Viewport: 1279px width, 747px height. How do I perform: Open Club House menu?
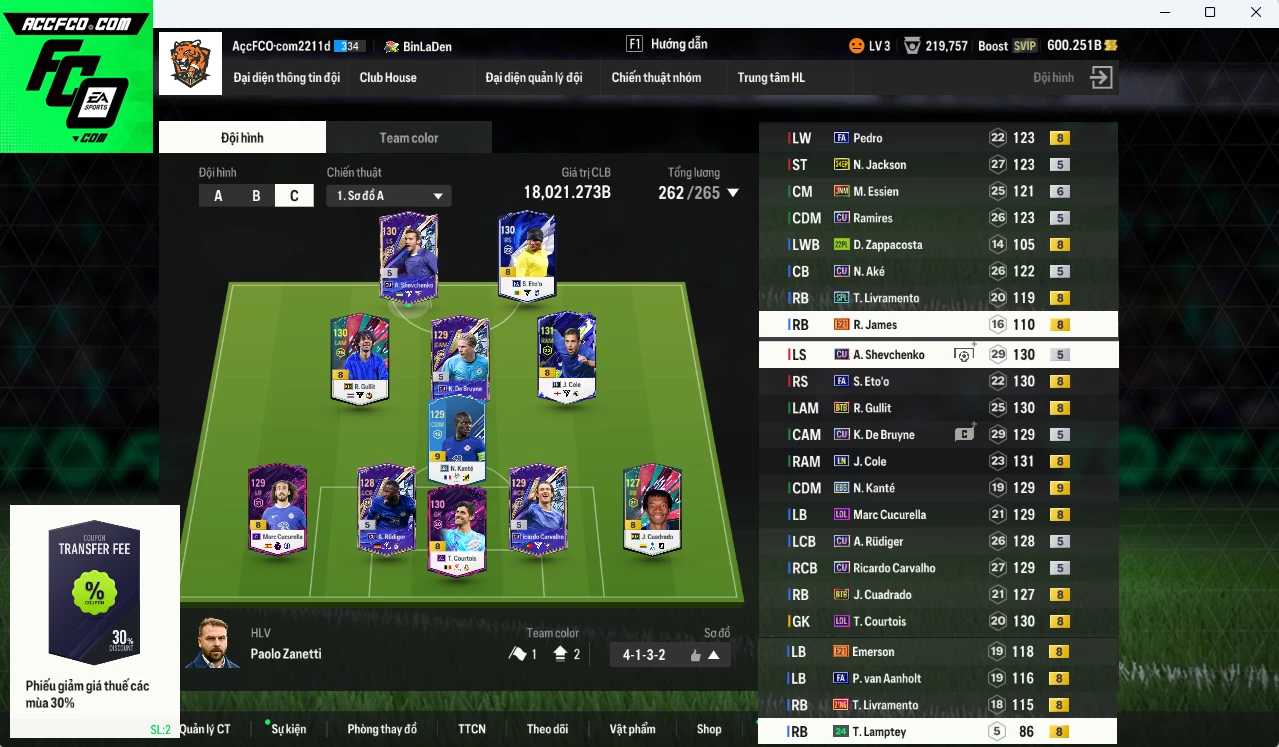(x=388, y=78)
